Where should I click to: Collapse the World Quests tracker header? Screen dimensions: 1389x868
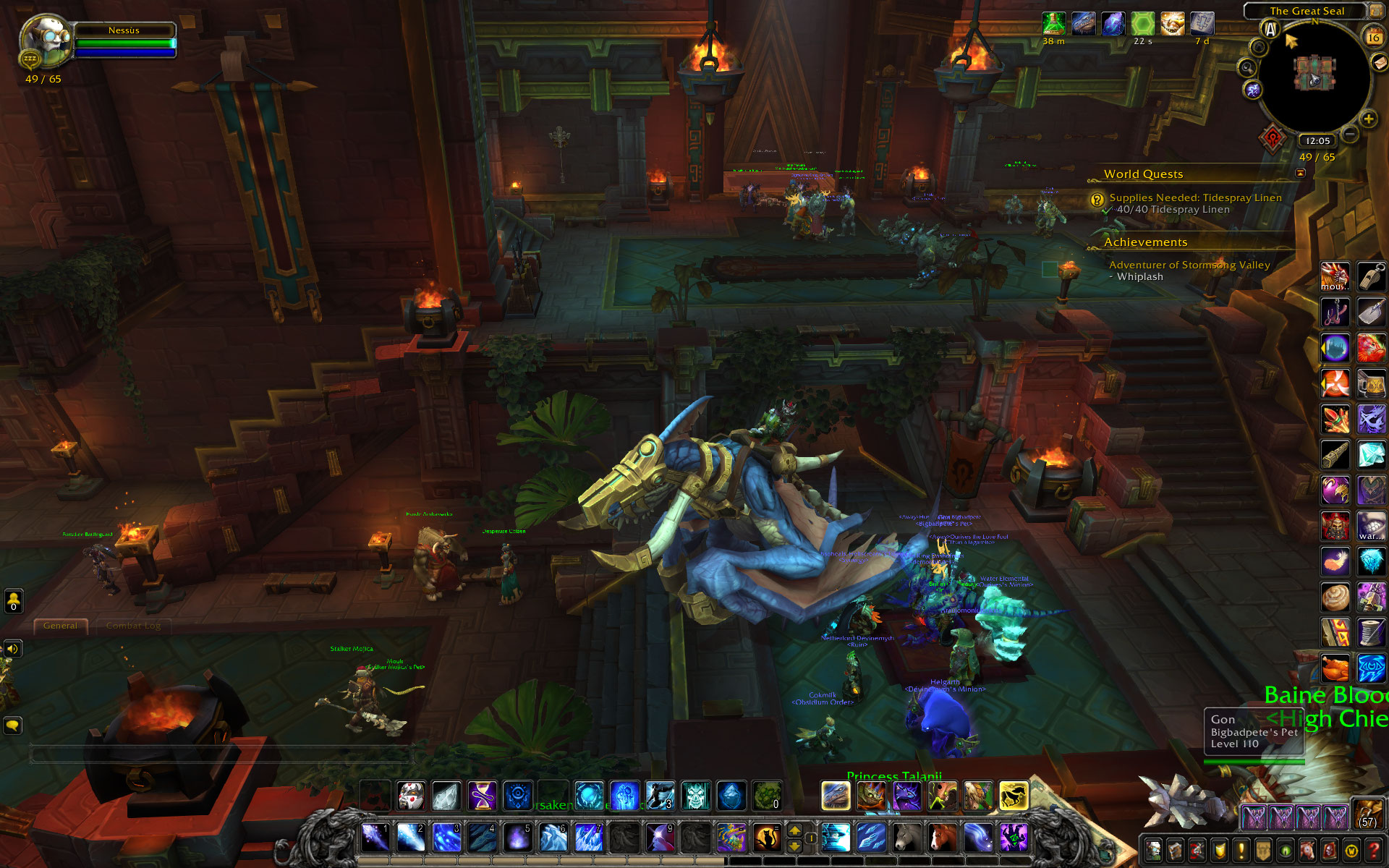1300,173
